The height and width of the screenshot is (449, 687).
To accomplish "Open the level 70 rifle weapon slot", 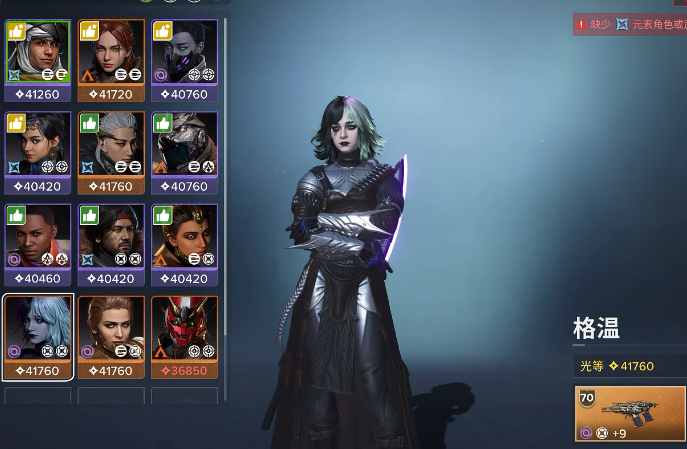I will pyautogui.click(x=630, y=413).
